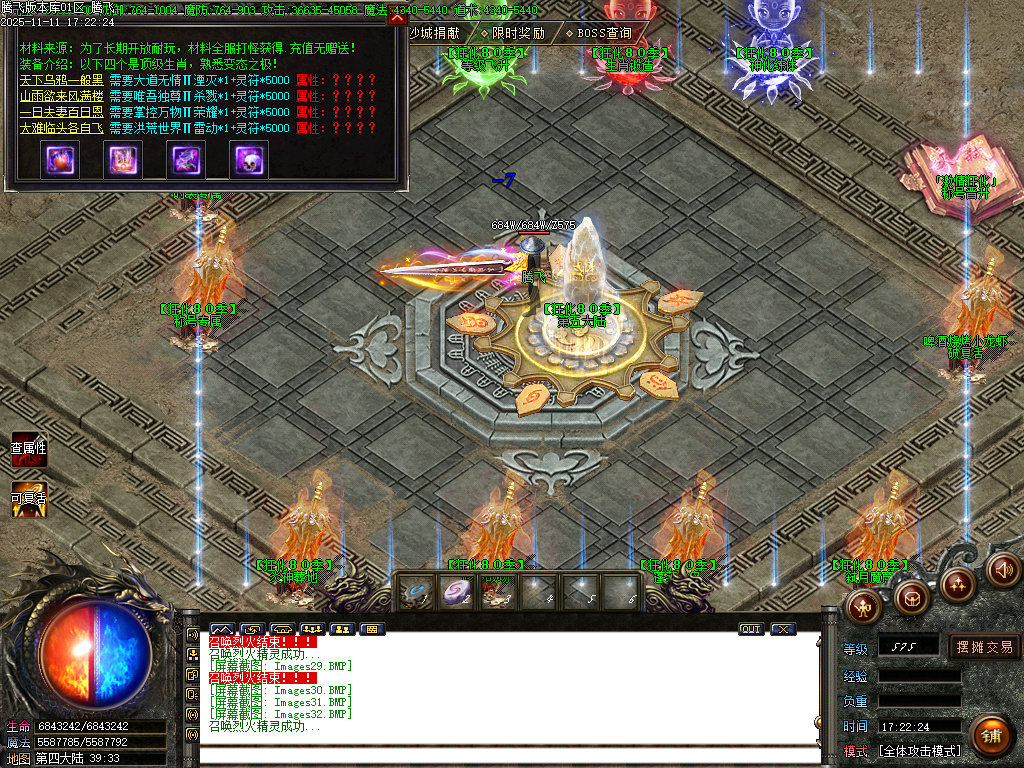This screenshot has width=1024, height=768.
Task: Use the item in hotbar slot 1
Action: pos(415,592)
